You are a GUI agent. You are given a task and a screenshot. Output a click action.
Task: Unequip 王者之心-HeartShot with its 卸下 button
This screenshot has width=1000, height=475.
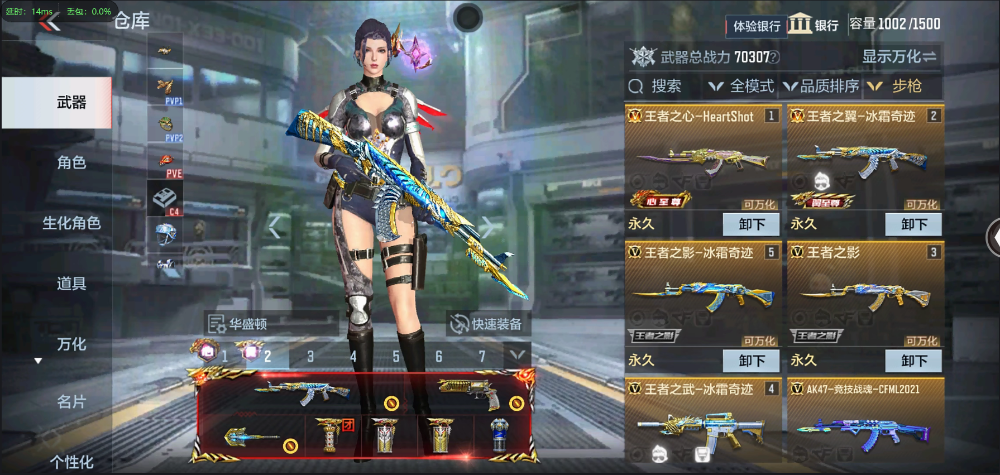click(750, 224)
